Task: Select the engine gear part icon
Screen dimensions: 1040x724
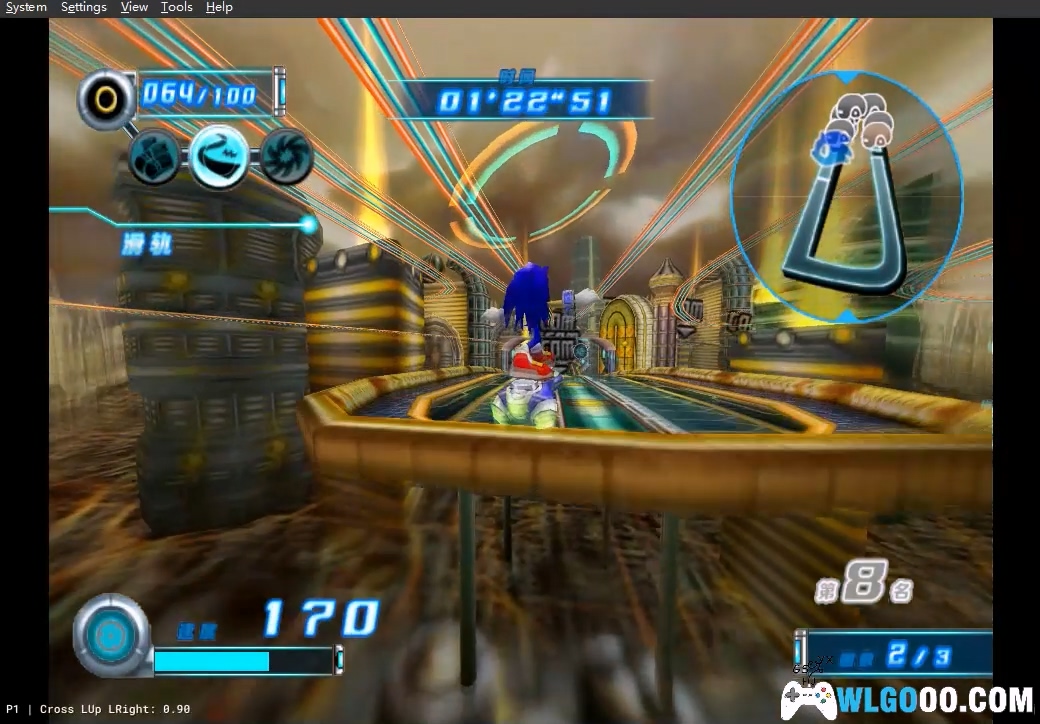Action: (x=155, y=155)
